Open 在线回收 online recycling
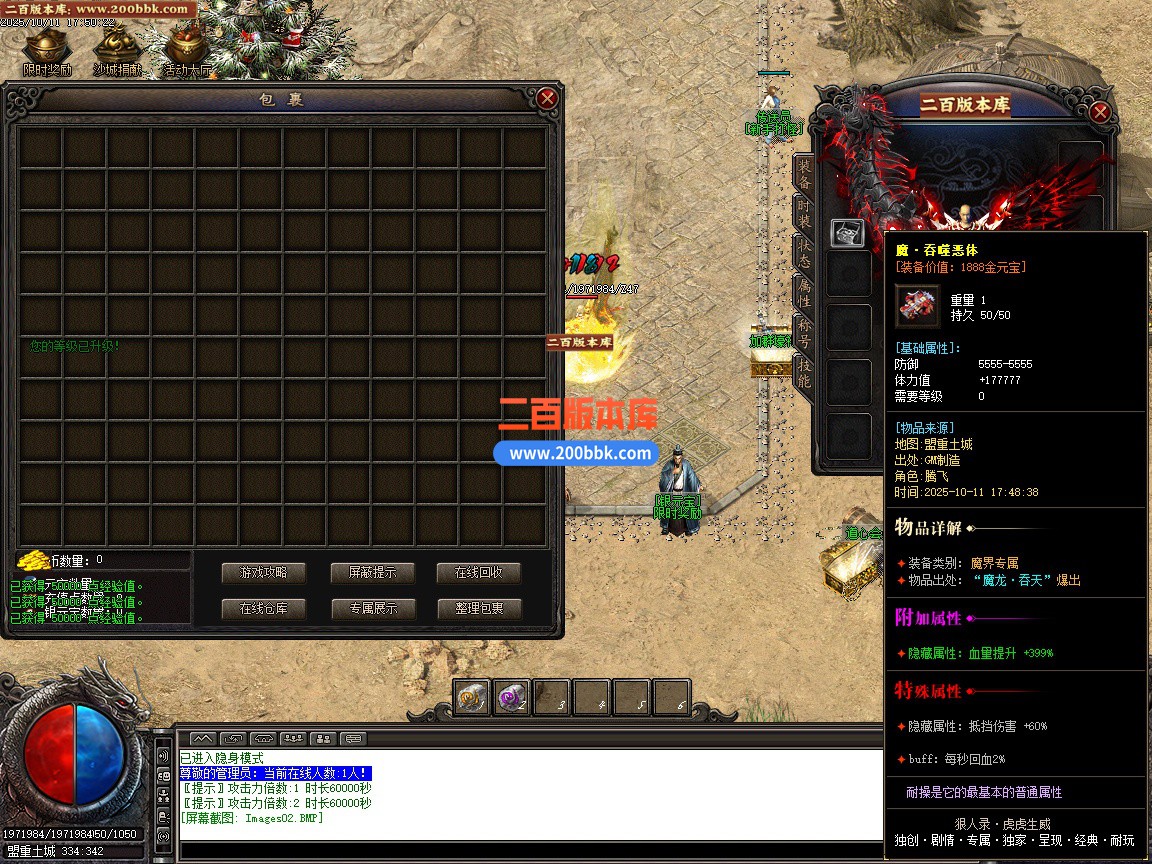 (479, 573)
